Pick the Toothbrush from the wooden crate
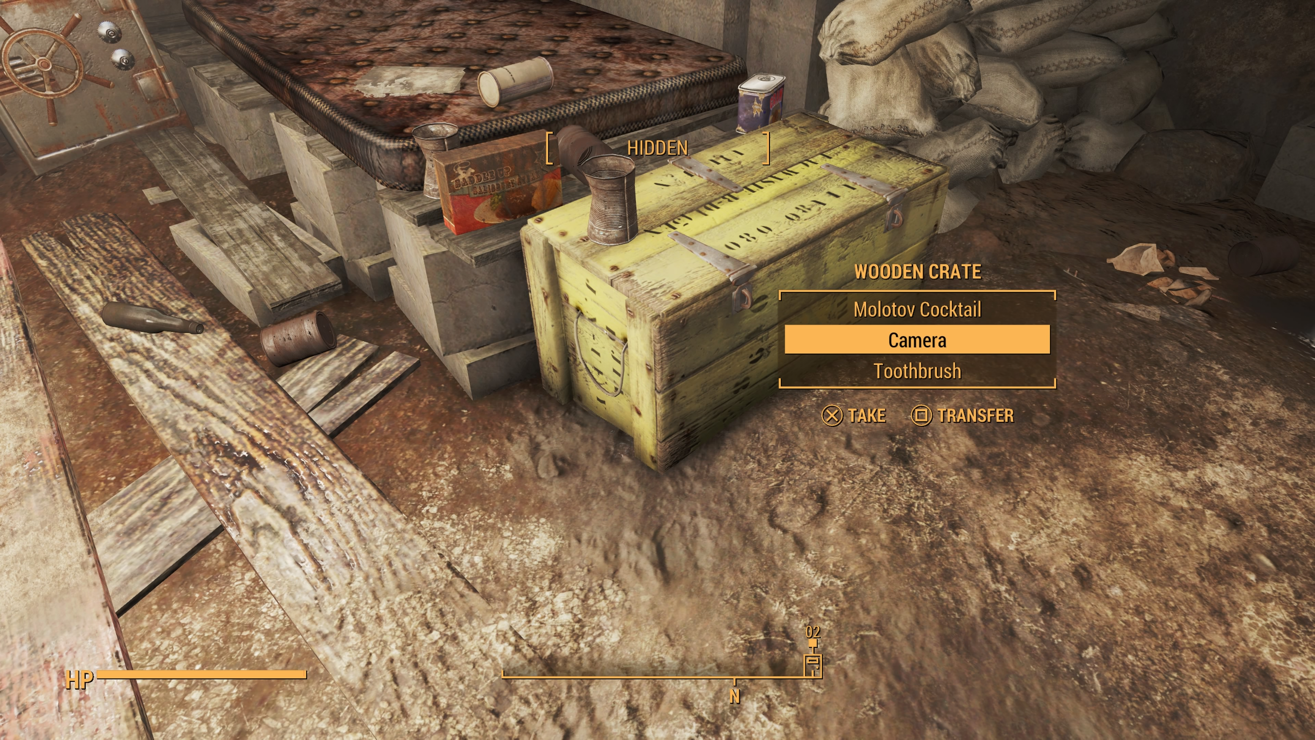The height and width of the screenshot is (740, 1315). (916, 371)
